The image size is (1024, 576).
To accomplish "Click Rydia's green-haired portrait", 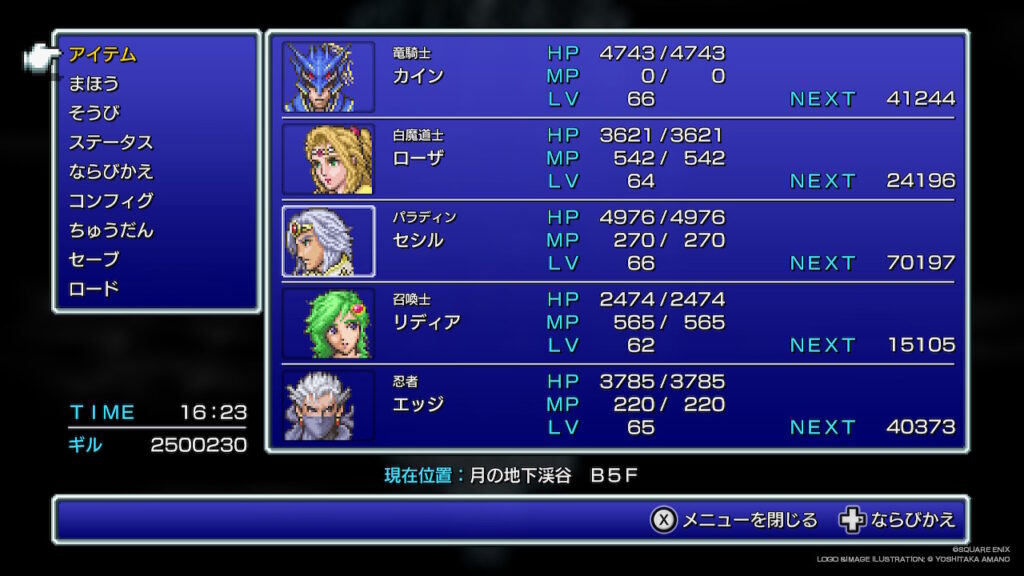I will [x=328, y=323].
